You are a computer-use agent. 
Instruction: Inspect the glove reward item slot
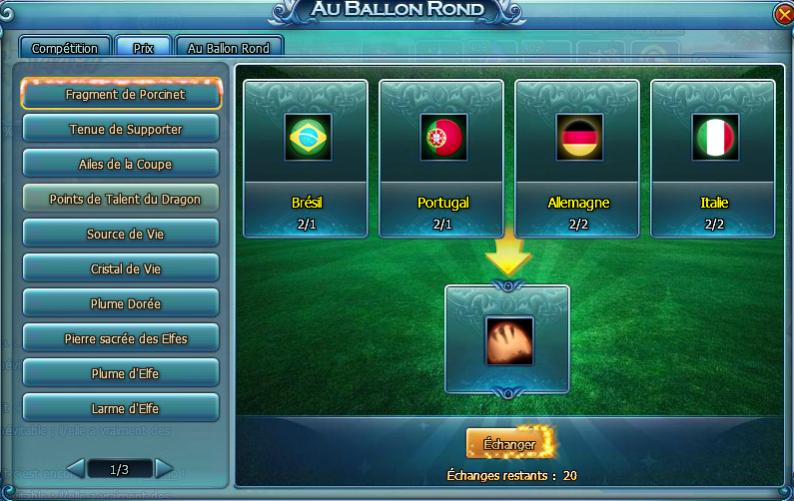point(508,341)
